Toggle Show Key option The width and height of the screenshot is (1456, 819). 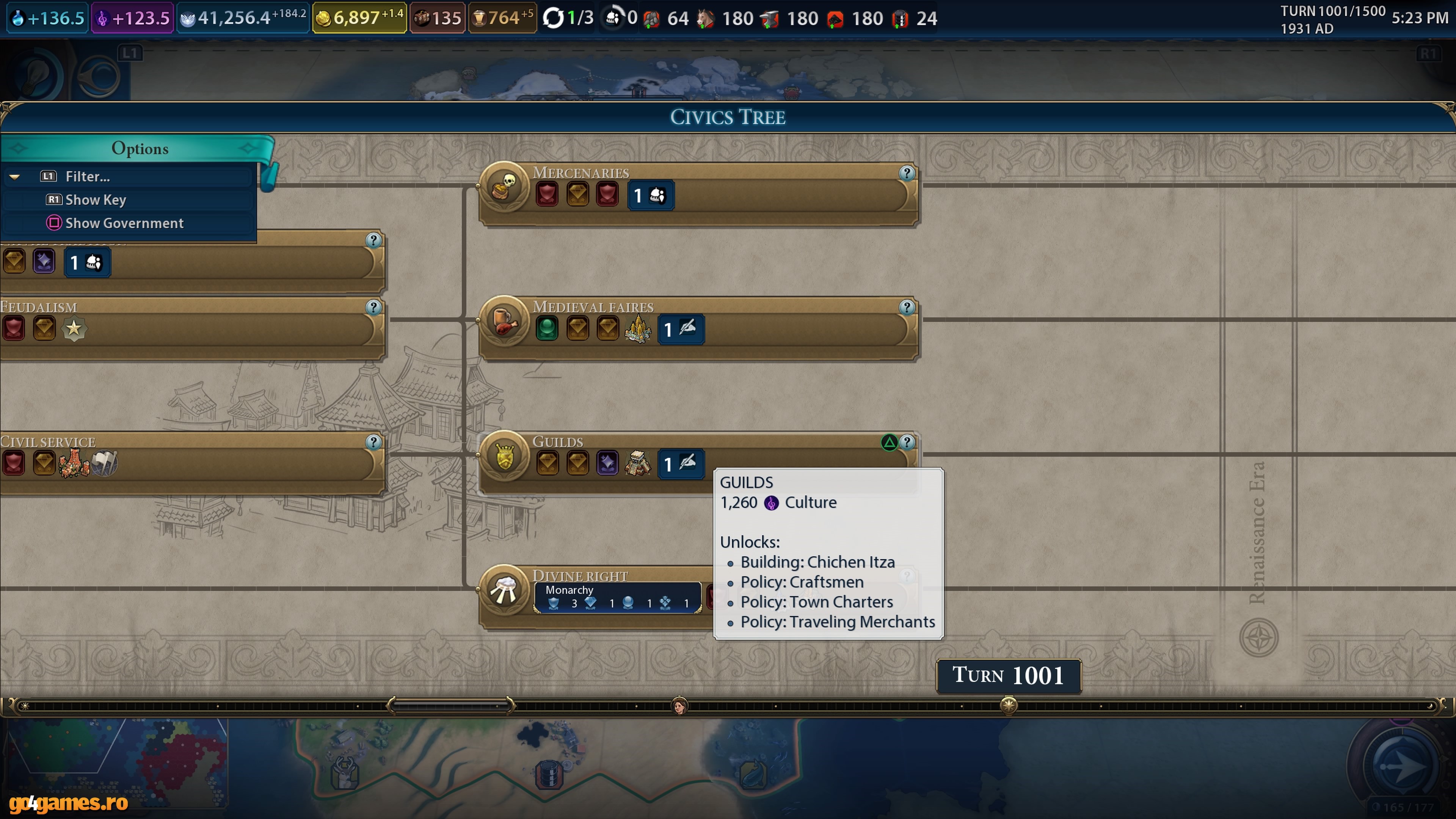pyautogui.click(x=95, y=199)
